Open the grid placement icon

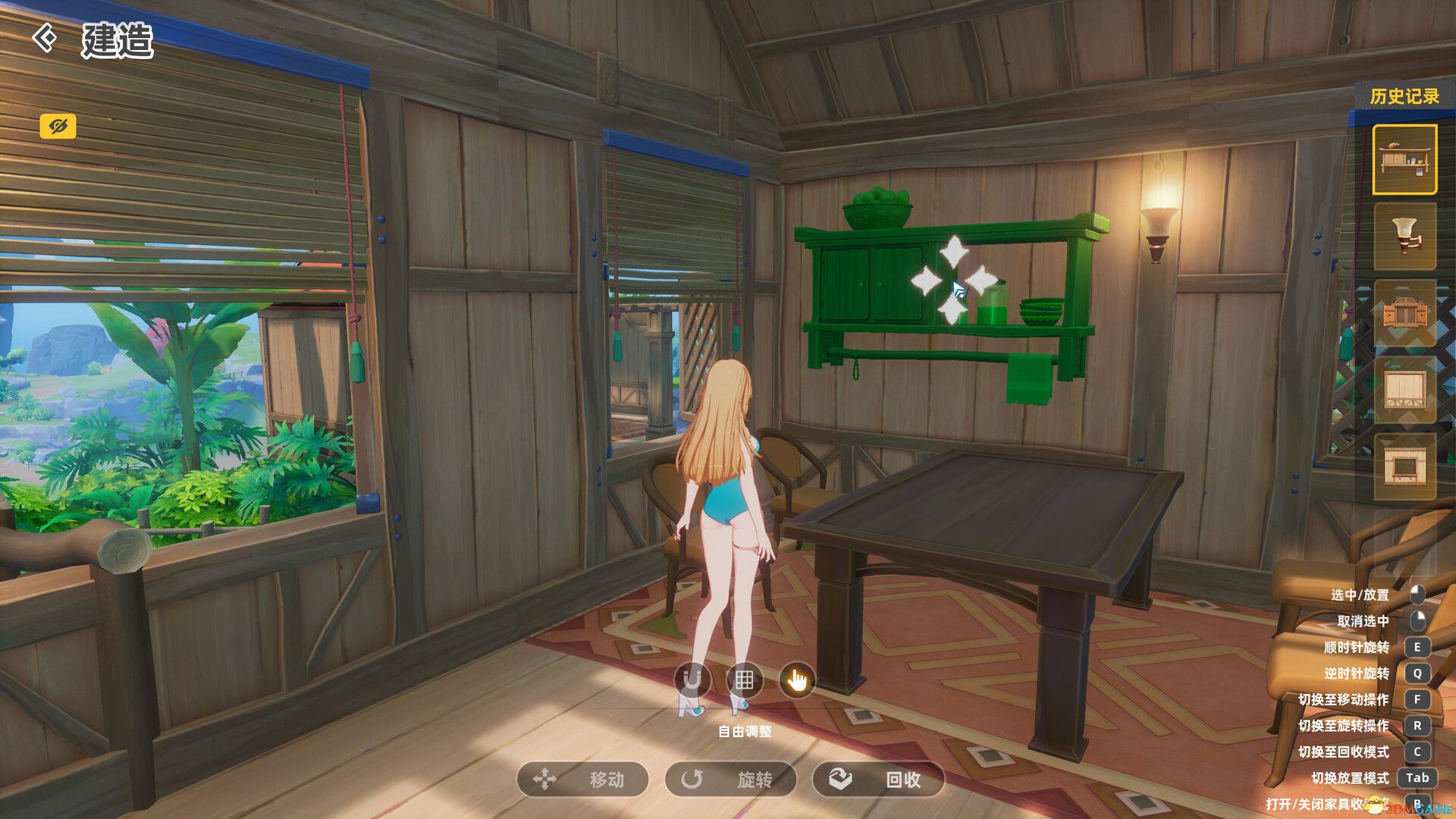tap(745, 680)
